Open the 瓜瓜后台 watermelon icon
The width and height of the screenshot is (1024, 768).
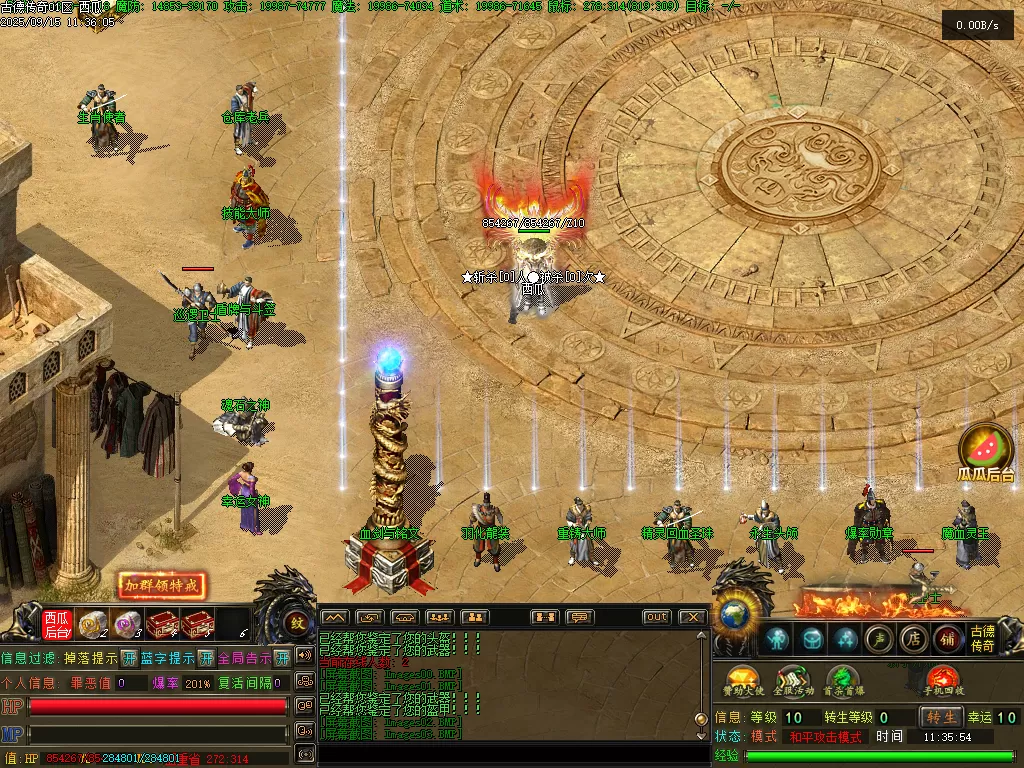986,453
